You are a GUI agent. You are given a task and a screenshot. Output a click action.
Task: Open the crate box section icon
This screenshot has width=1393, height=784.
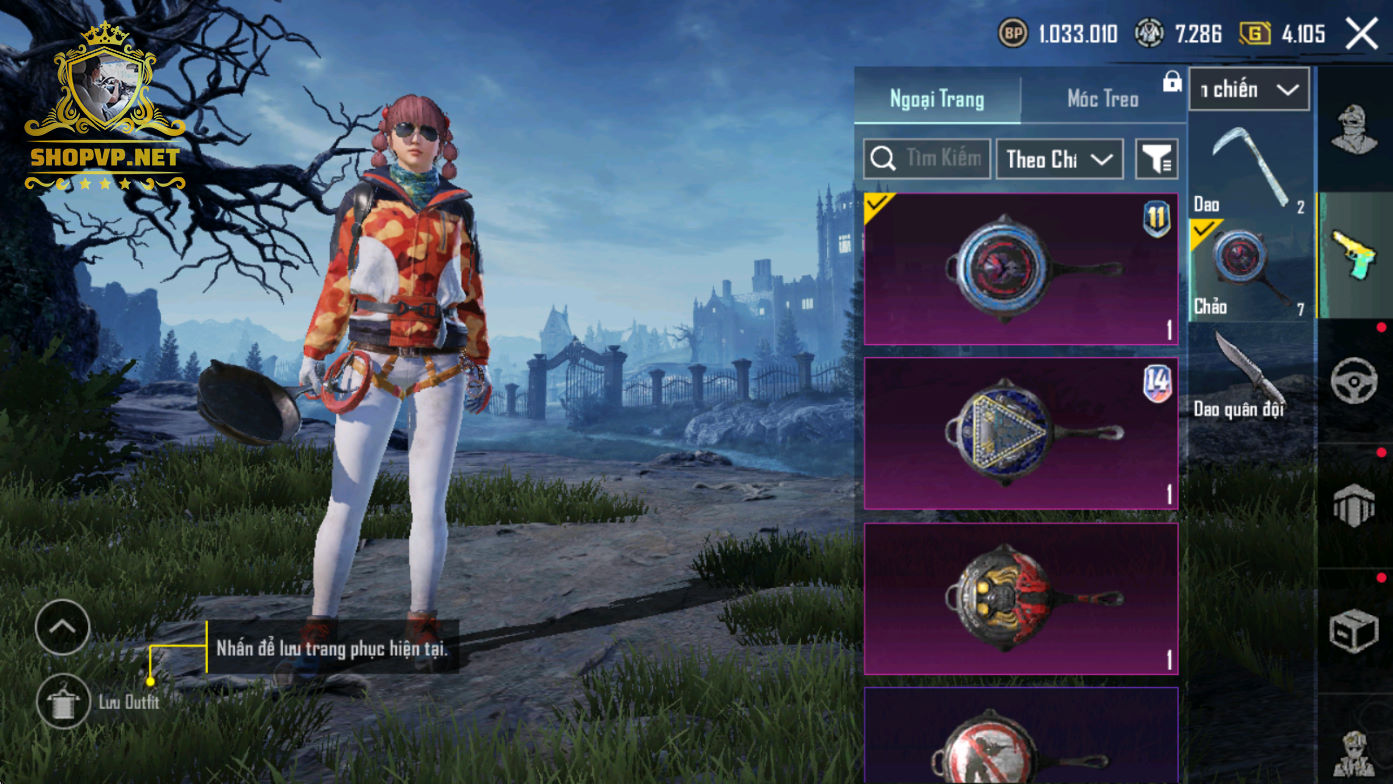click(x=1354, y=630)
